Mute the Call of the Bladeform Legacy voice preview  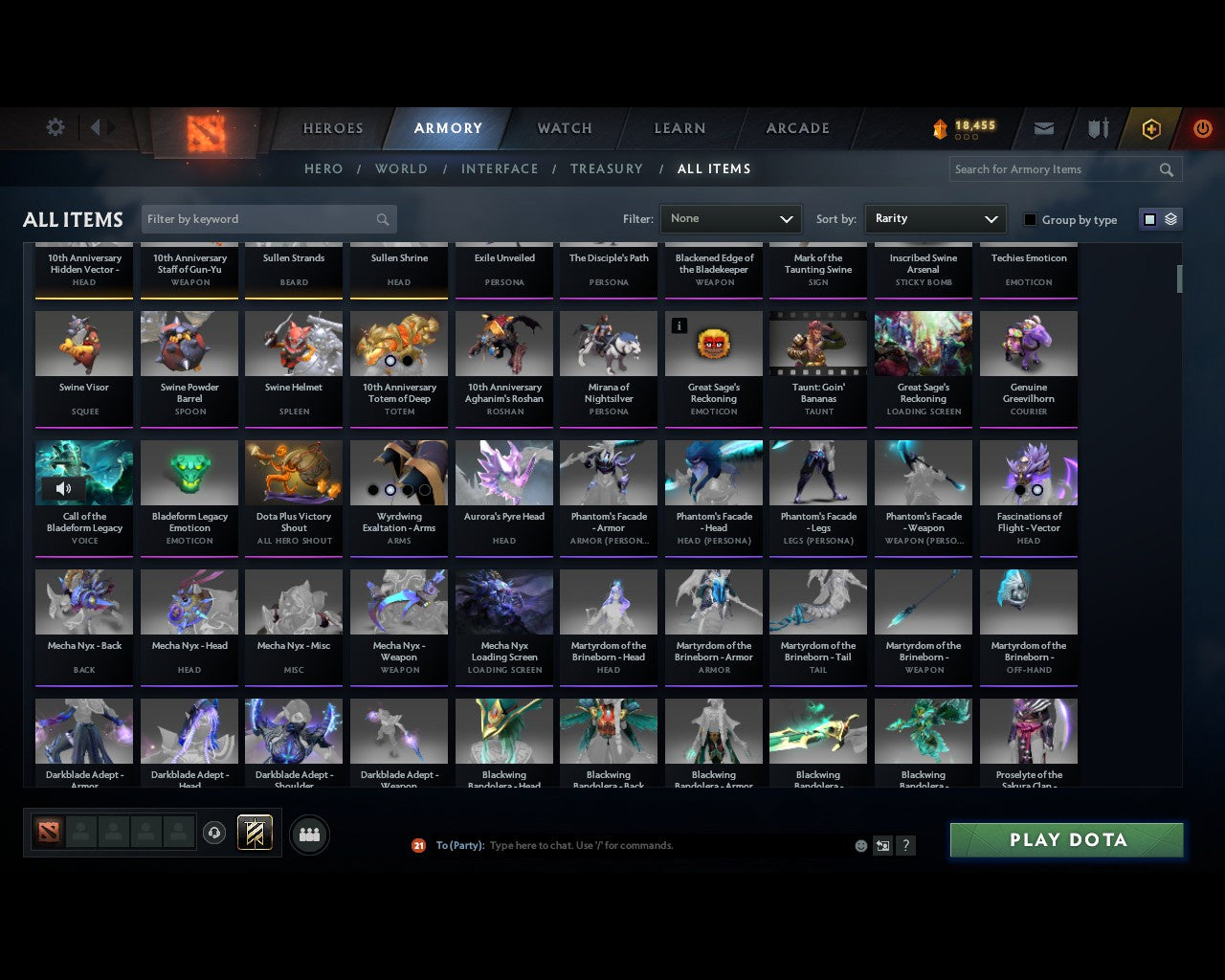click(63, 488)
